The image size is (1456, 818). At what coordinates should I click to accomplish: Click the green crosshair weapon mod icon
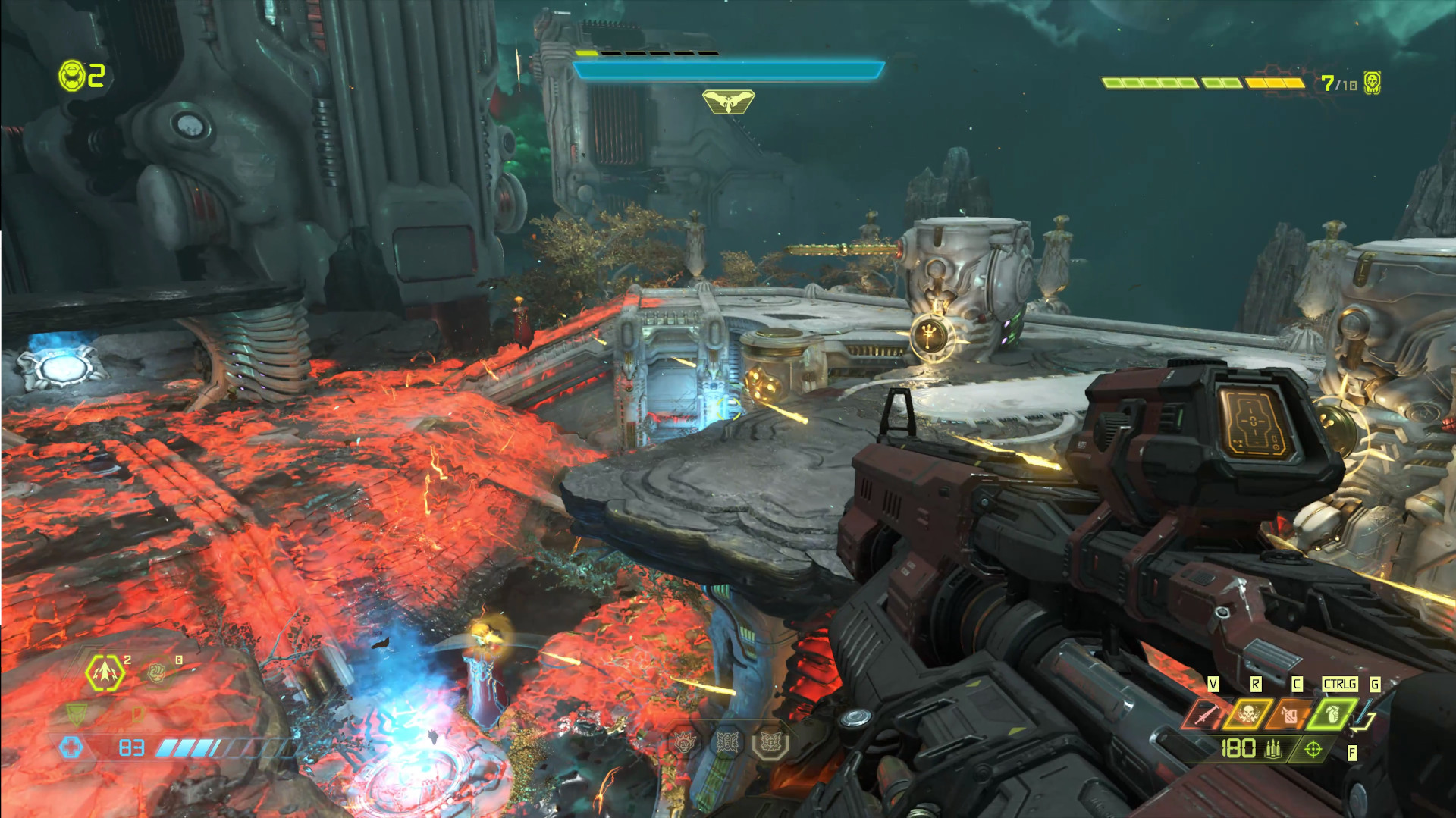click(x=1313, y=750)
